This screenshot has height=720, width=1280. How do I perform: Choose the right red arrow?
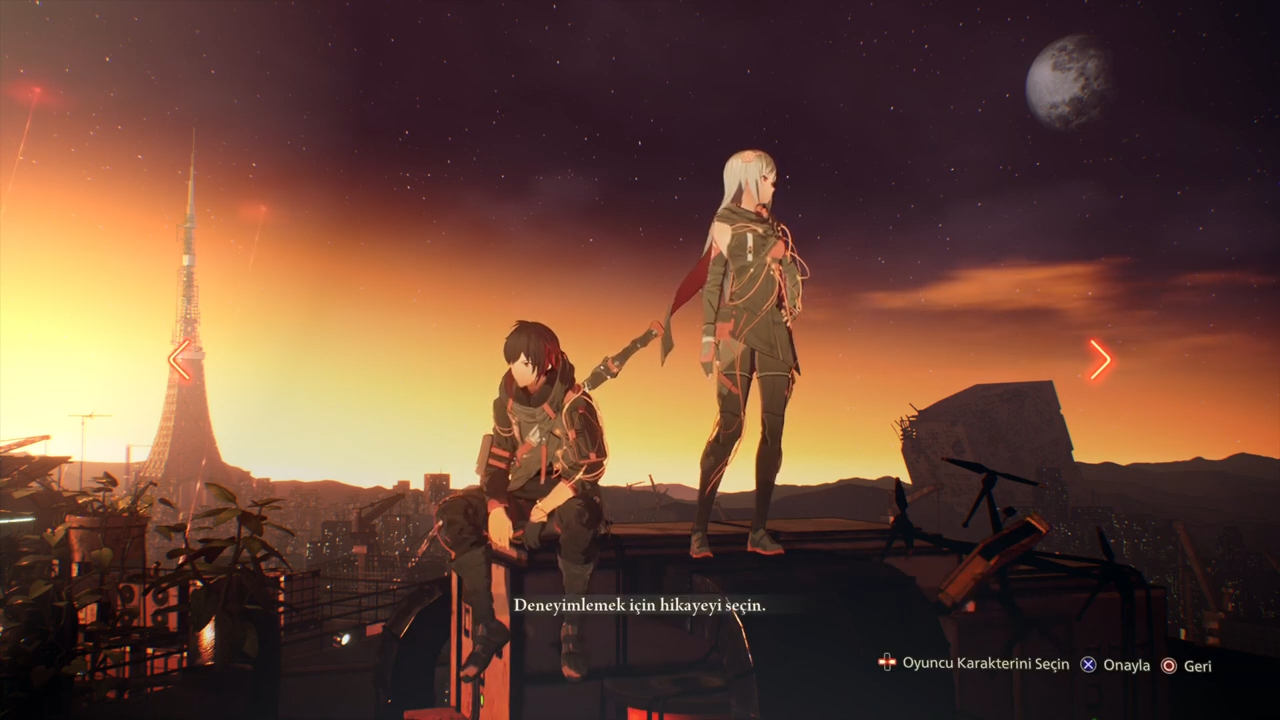1100,360
